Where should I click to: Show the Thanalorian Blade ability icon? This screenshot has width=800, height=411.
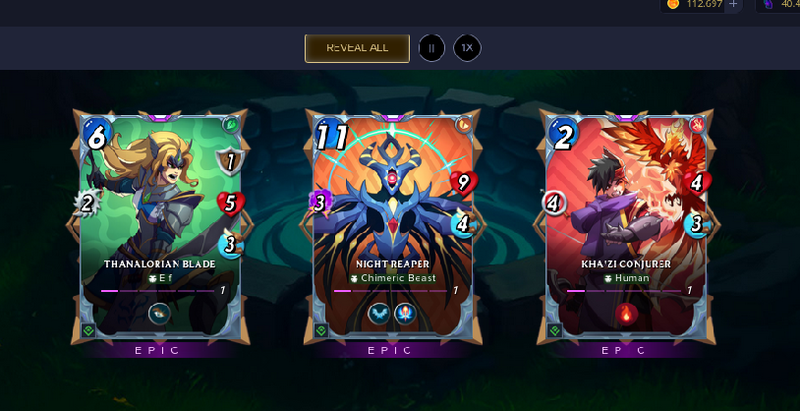(160, 313)
